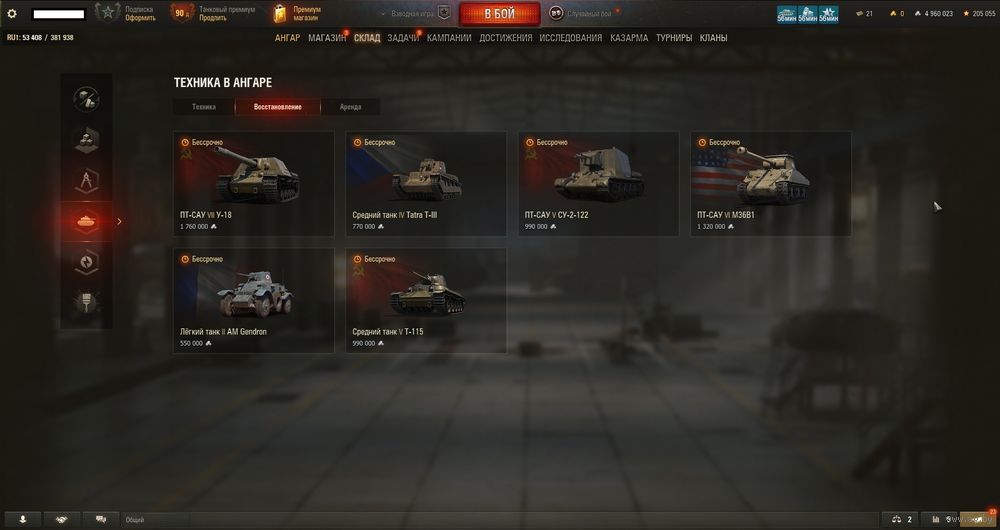Viewport: 1000px width, 530px height.
Task: Open the МАГАЗИН store section
Action: coord(327,38)
